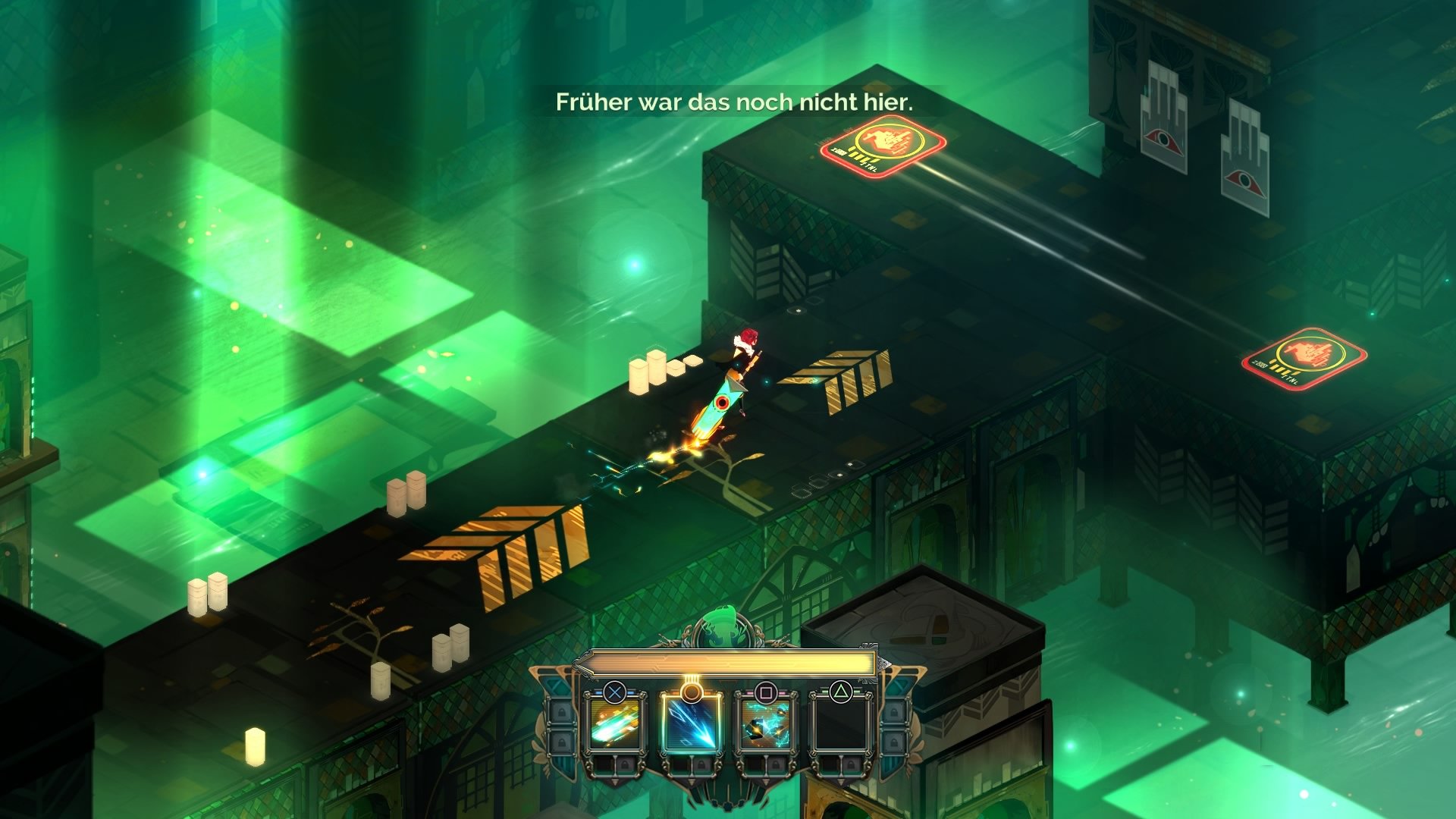The width and height of the screenshot is (1456, 819).
Task: Click the empty Triangle ability slot
Action: pyautogui.click(x=842, y=725)
